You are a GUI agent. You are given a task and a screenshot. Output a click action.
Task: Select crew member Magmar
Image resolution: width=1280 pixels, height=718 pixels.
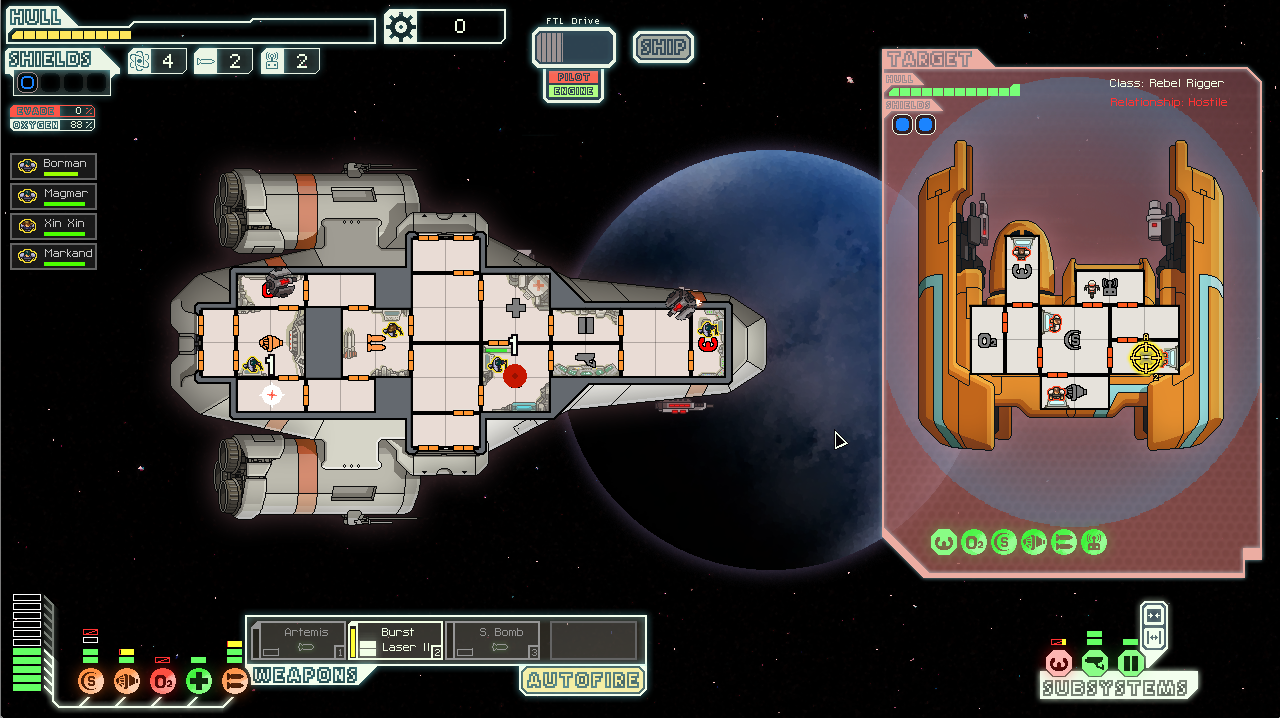click(x=54, y=196)
